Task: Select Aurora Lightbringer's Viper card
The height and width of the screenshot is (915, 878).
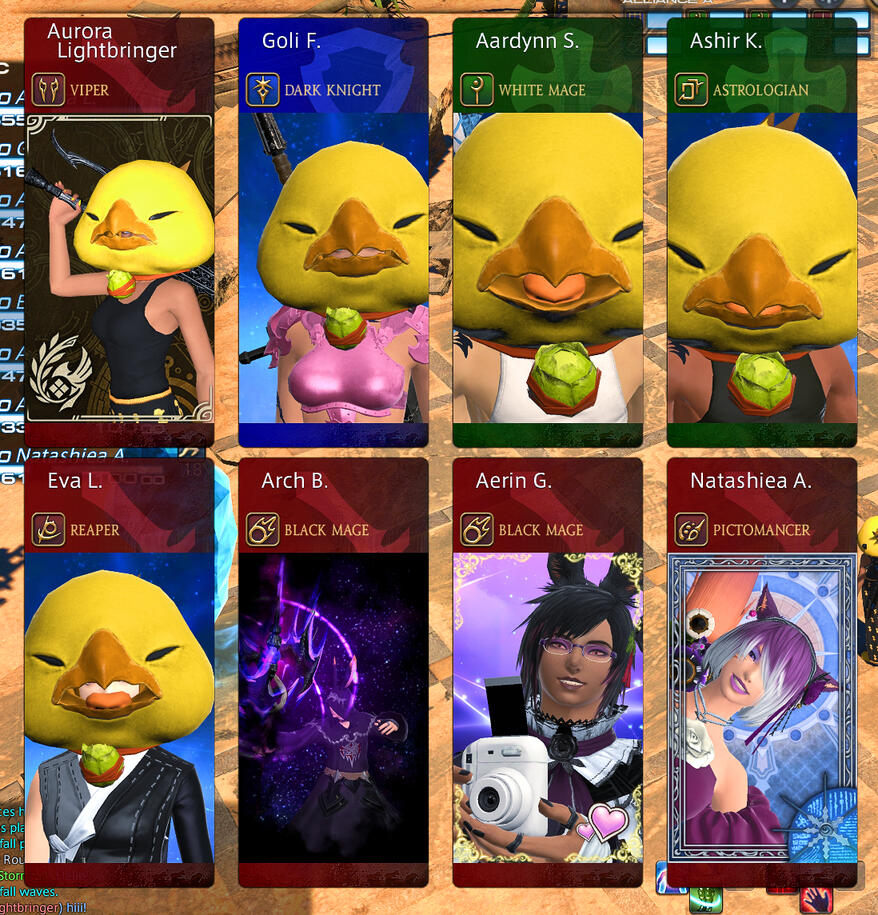Action: (x=119, y=232)
